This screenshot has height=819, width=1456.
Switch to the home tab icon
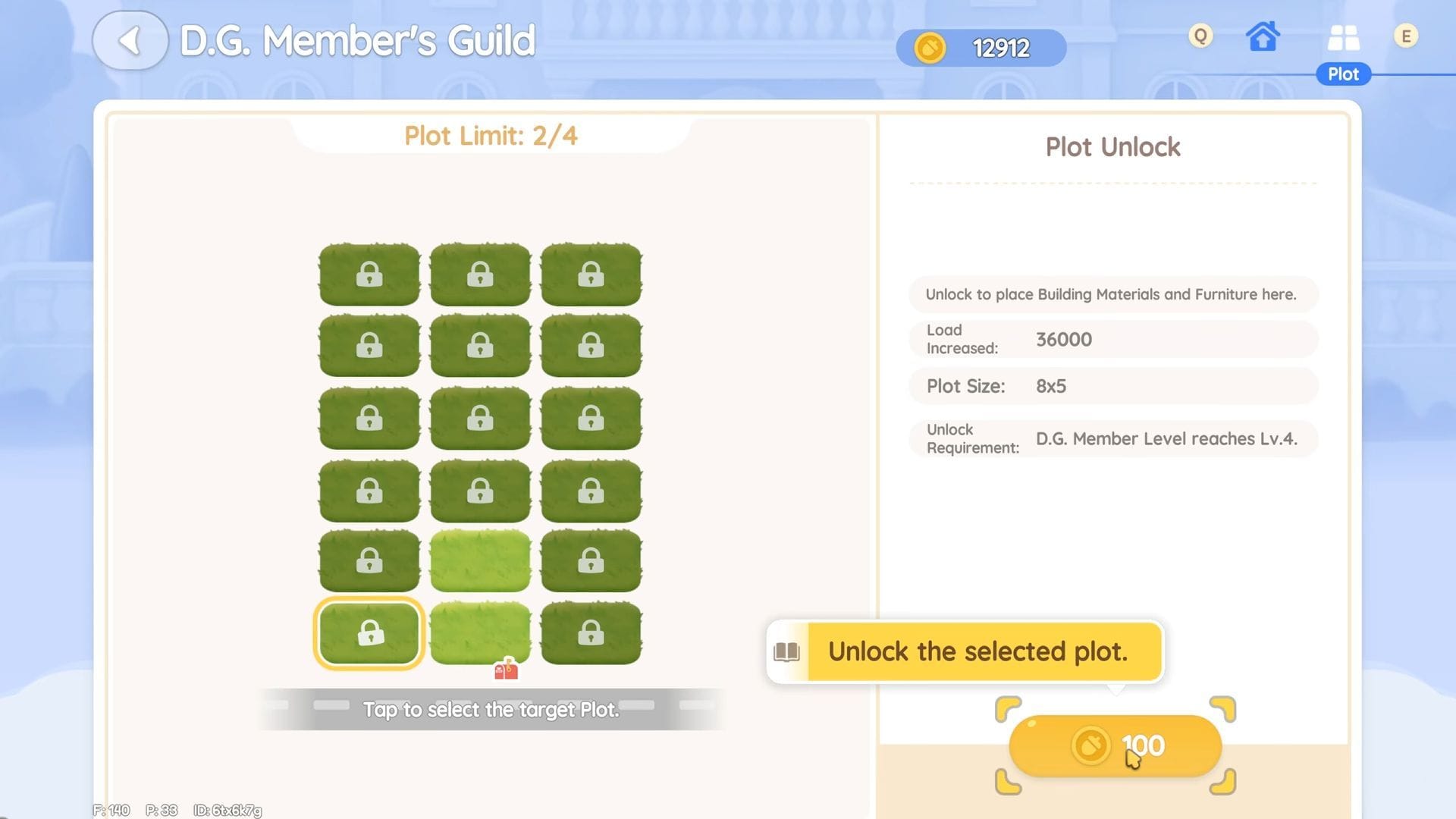[x=1263, y=36]
